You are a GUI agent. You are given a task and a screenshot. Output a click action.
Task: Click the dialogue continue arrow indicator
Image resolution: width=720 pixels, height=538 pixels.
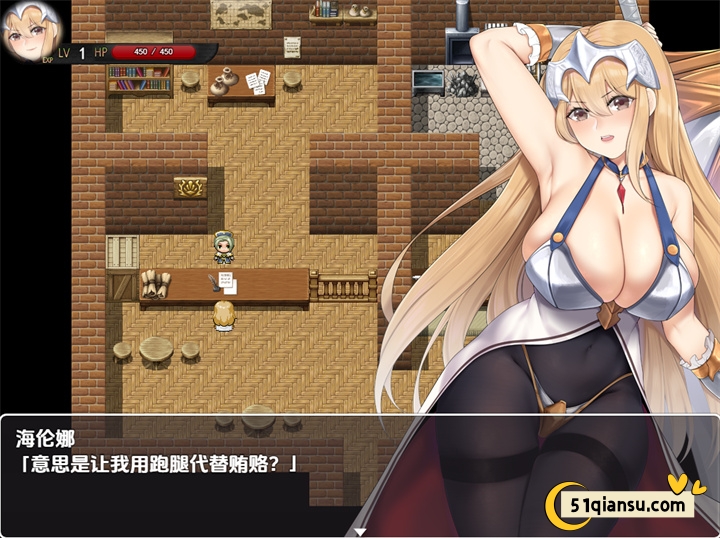[x=360, y=531]
